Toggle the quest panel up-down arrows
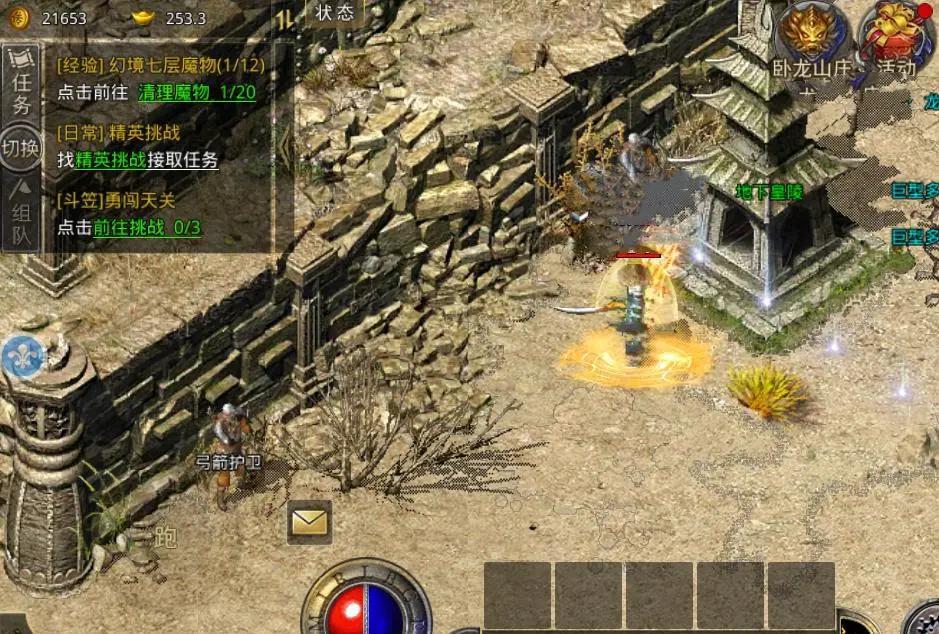 click(x=285, y=19)
